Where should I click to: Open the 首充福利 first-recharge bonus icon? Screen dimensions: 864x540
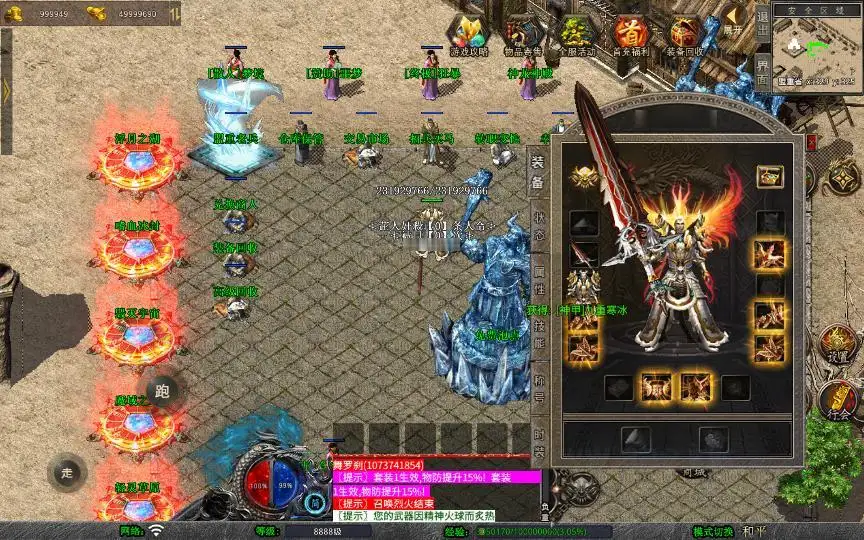(x=631, y=36)
